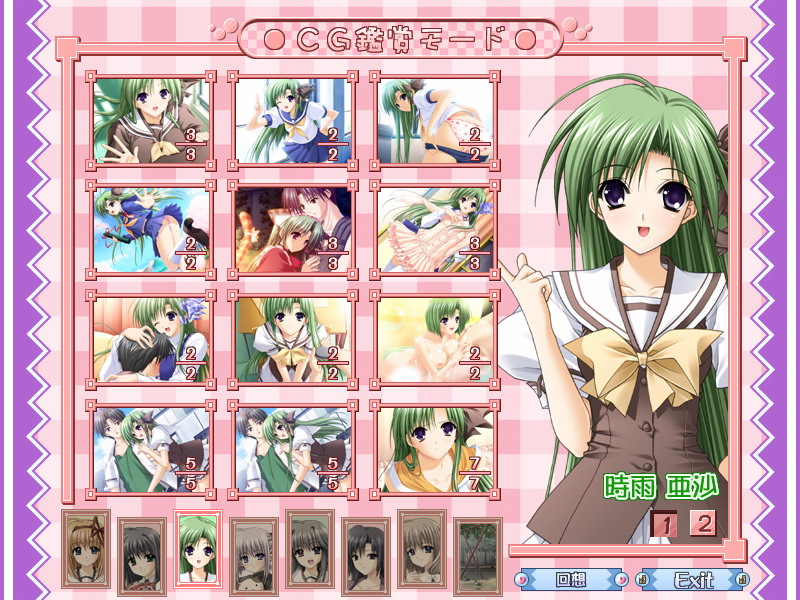Pick the silver-haired twin-tail girl portrait
Image resolution: width=800 pixels, height=600 pixels.
pyautogui.click(x=254, y=554)
